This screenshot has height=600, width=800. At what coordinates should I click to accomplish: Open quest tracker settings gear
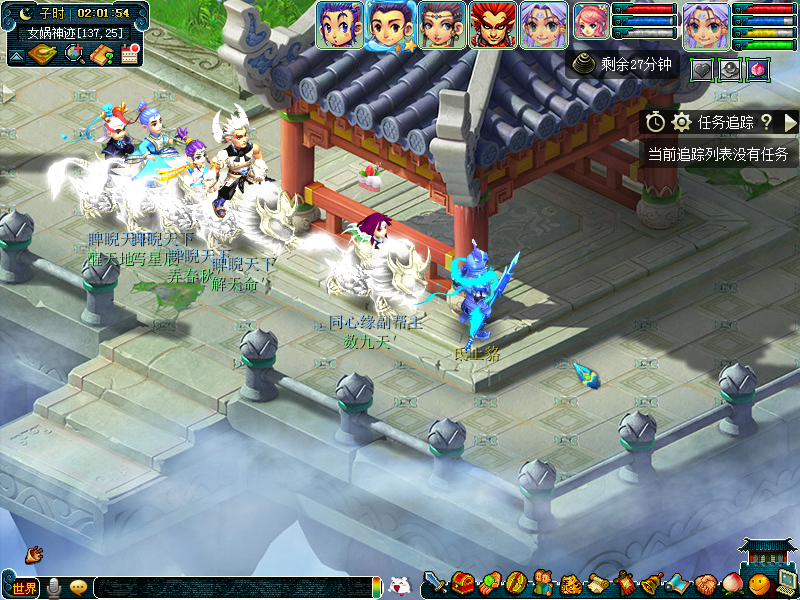682,122
